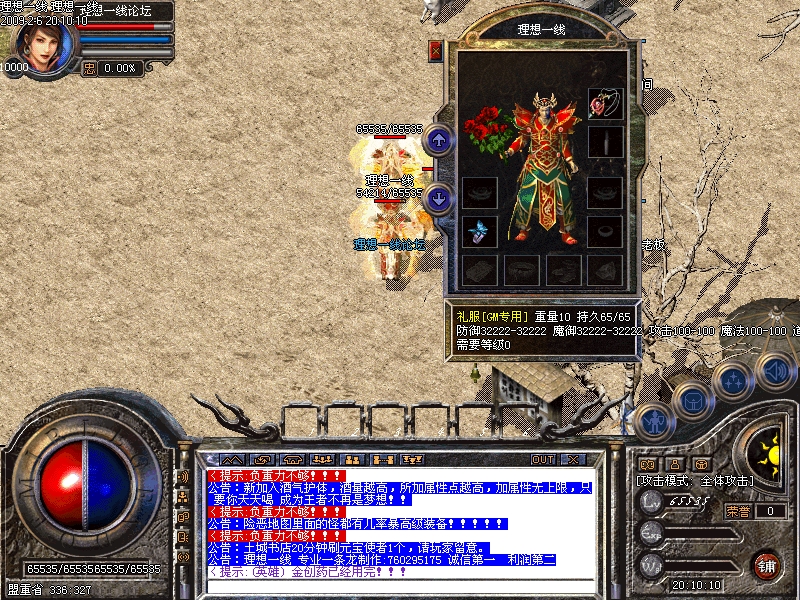Click the down arrow beside equipment panel

437,199
